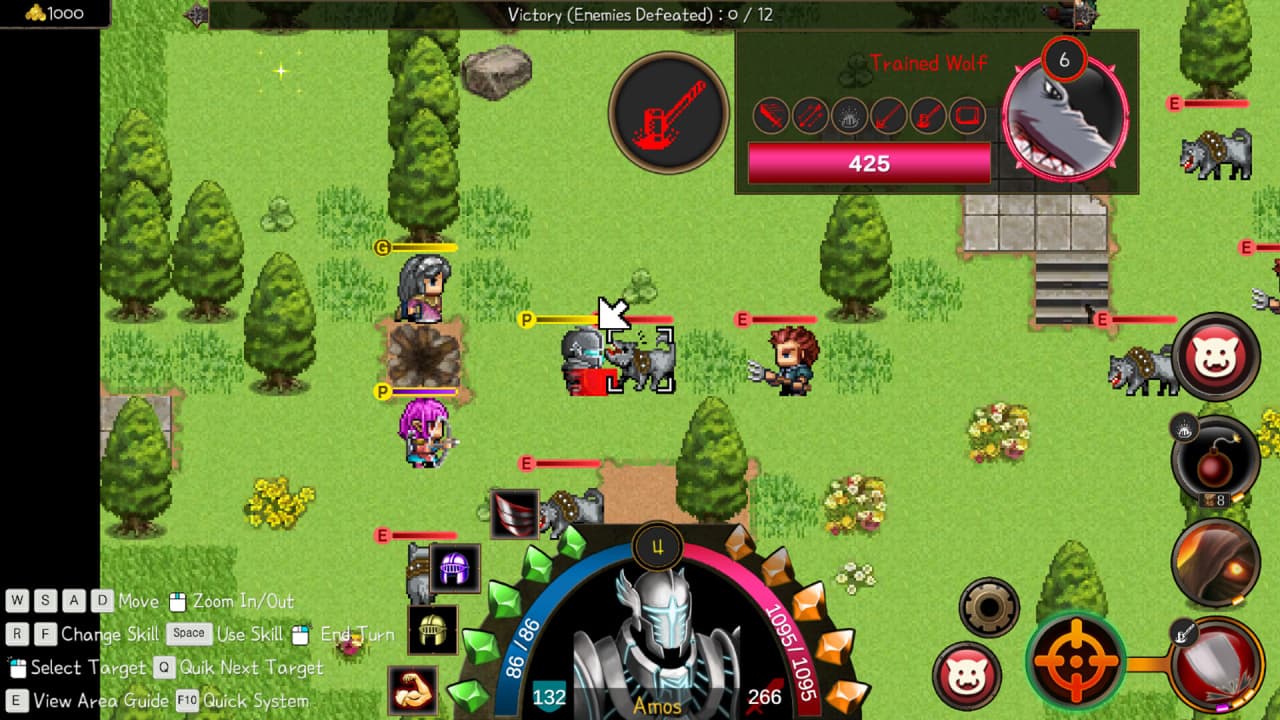Select the hooded fiery figure skill
The image size is (1280, 720).
pyautogui.click(x=1217, y=563)
